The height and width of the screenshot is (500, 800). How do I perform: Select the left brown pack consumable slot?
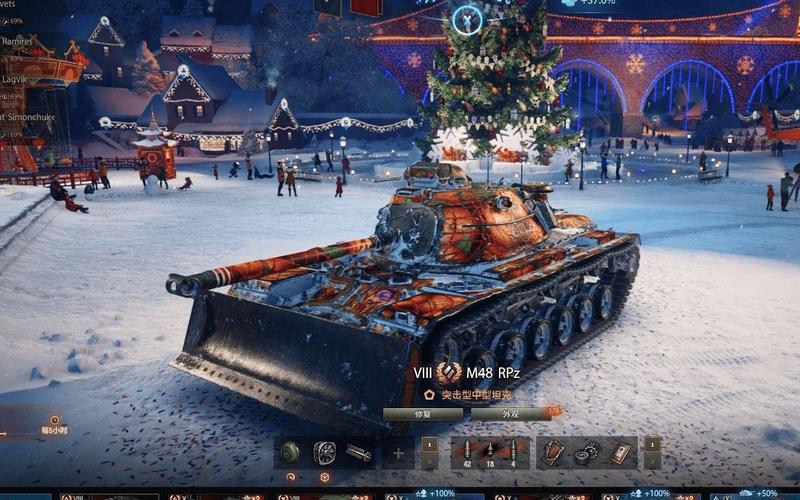[x=553, y=453]
